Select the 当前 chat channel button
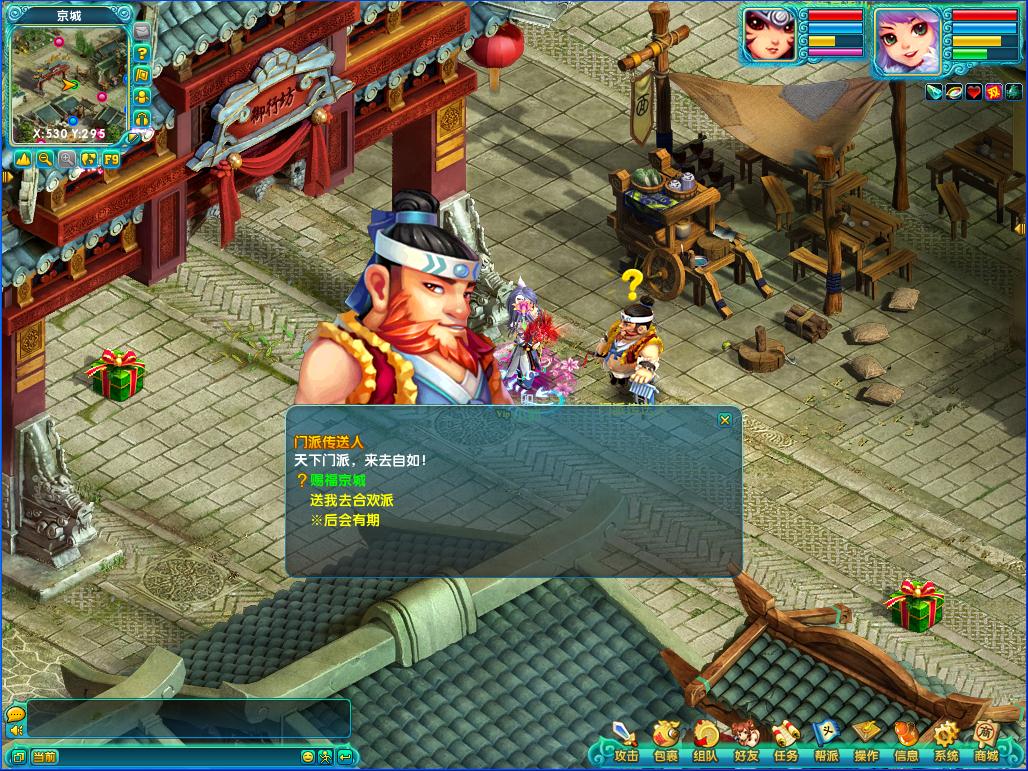Screen dimensions: 1028x771 [44, 757]
